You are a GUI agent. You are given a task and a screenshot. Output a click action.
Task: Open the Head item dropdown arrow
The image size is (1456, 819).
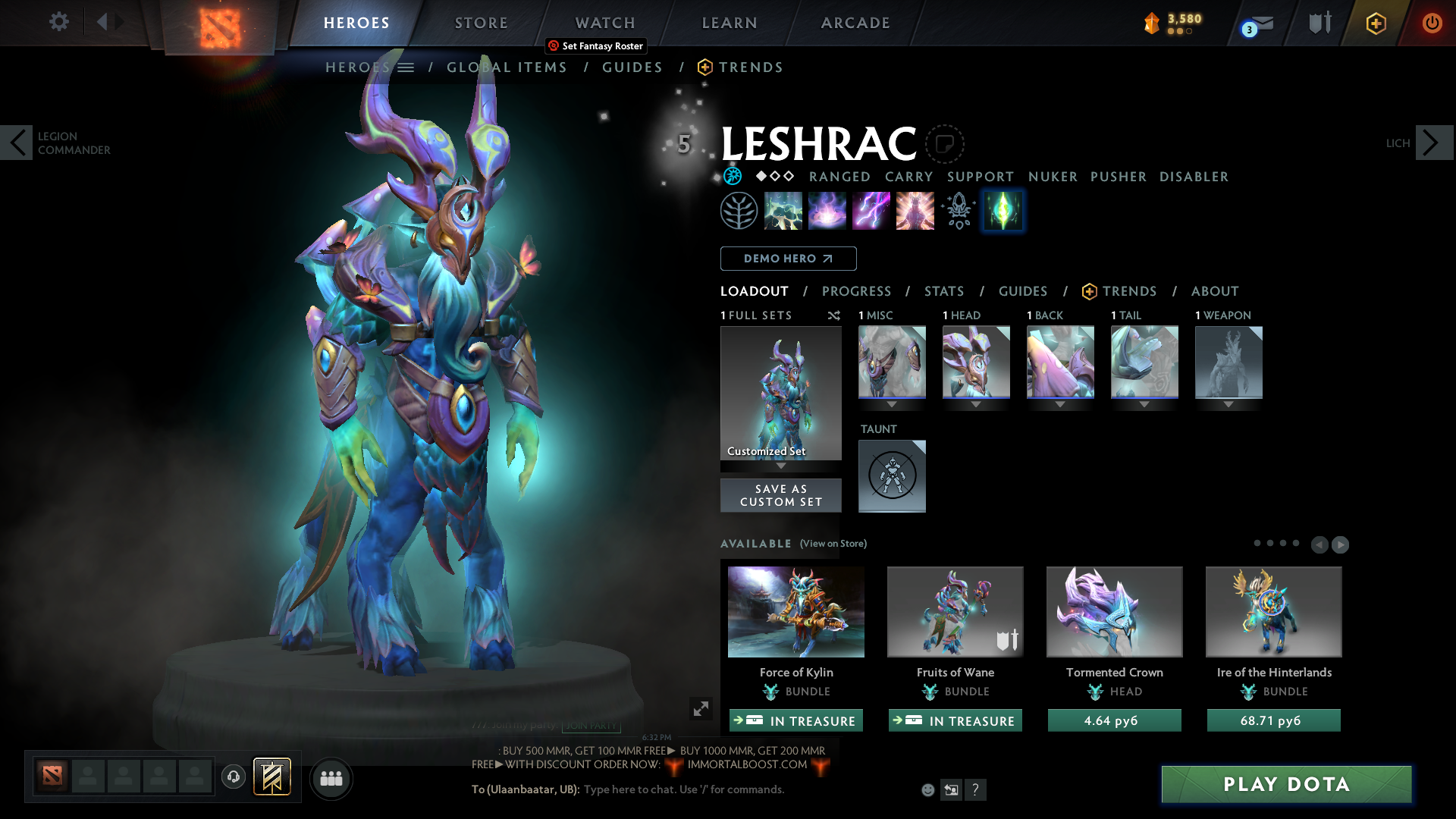(x=976, y=405)
